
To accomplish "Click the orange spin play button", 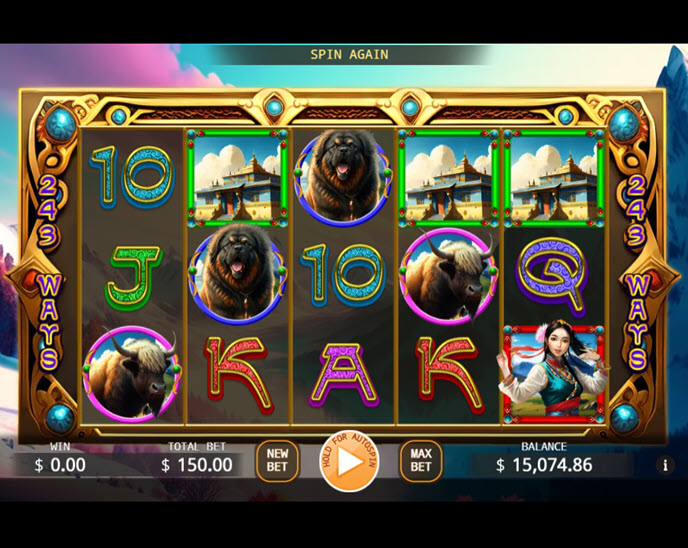I will point(349,462).
